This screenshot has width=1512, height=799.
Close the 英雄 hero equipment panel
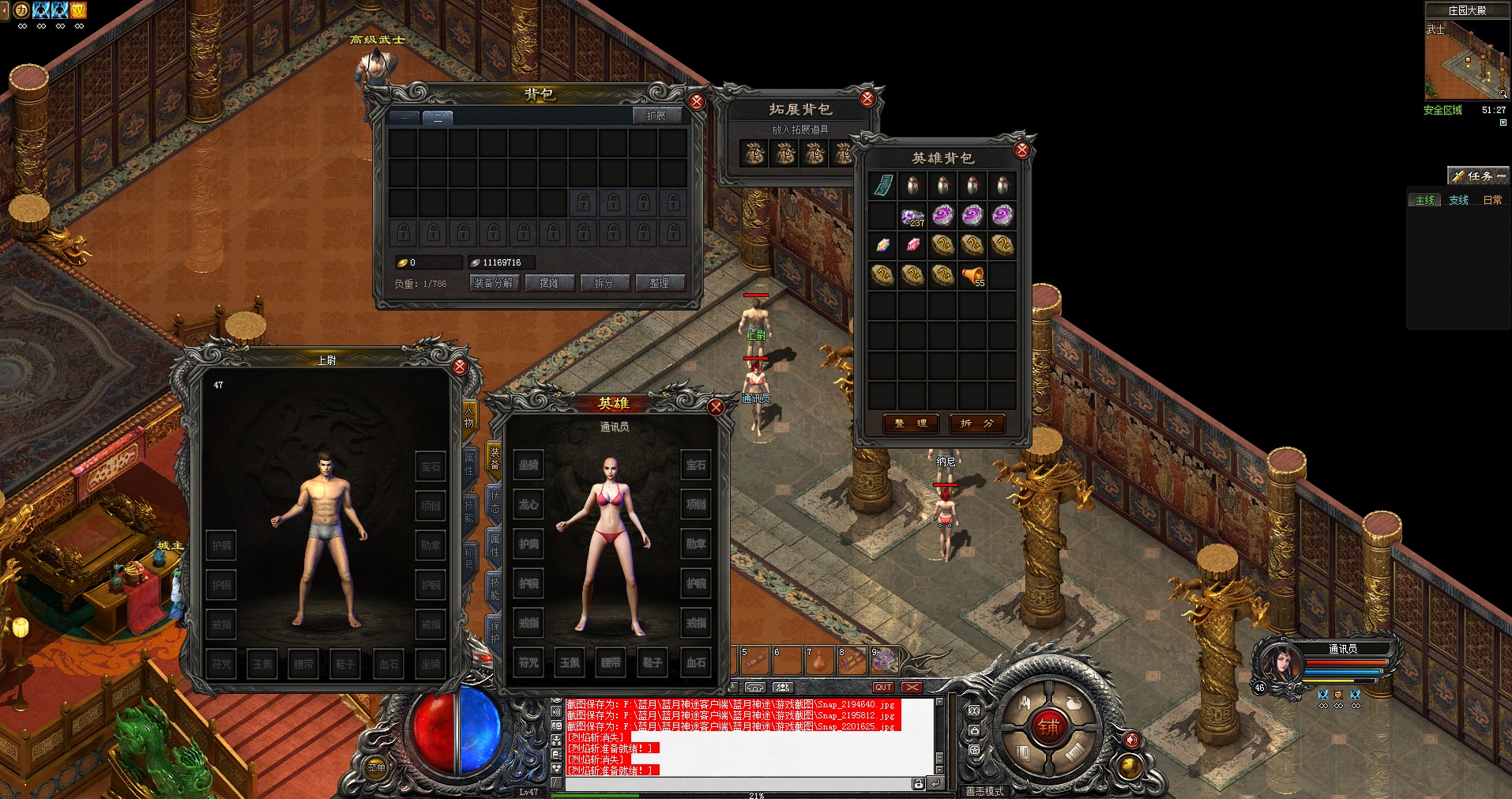(716, 407)
